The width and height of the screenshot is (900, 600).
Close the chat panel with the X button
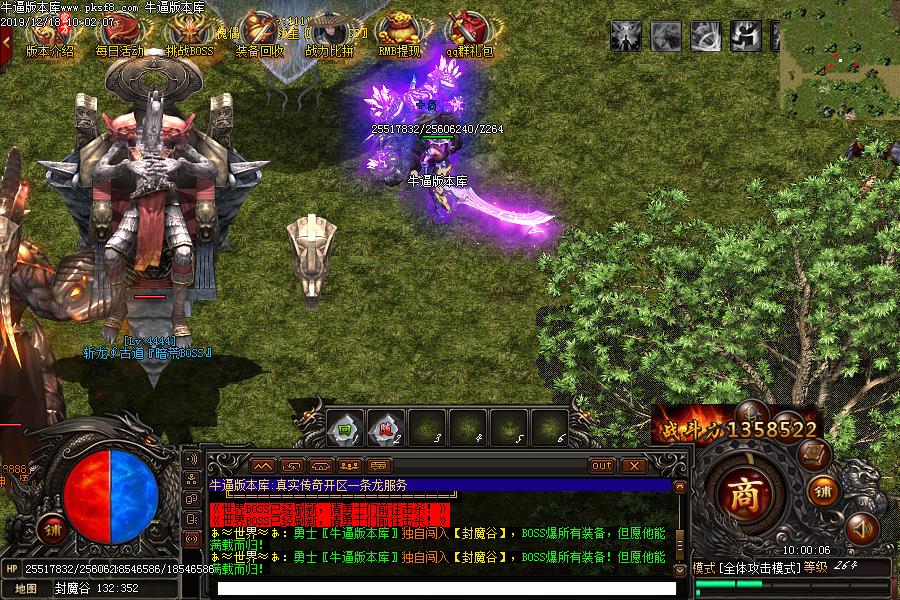(633, 466)
